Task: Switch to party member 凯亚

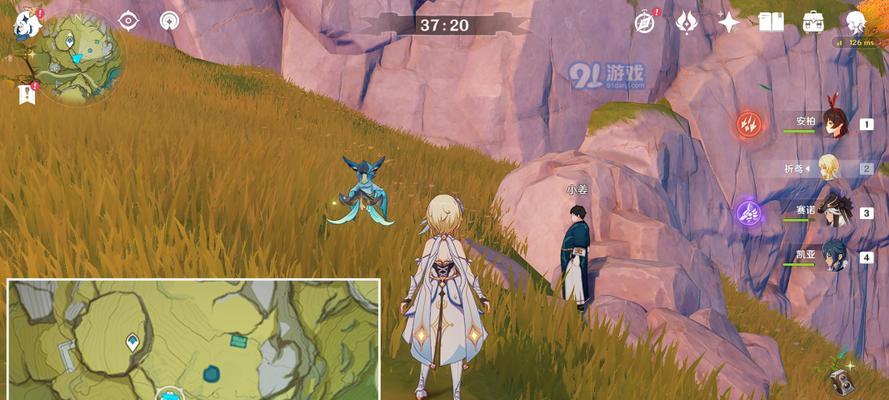Action: [835, 256]
